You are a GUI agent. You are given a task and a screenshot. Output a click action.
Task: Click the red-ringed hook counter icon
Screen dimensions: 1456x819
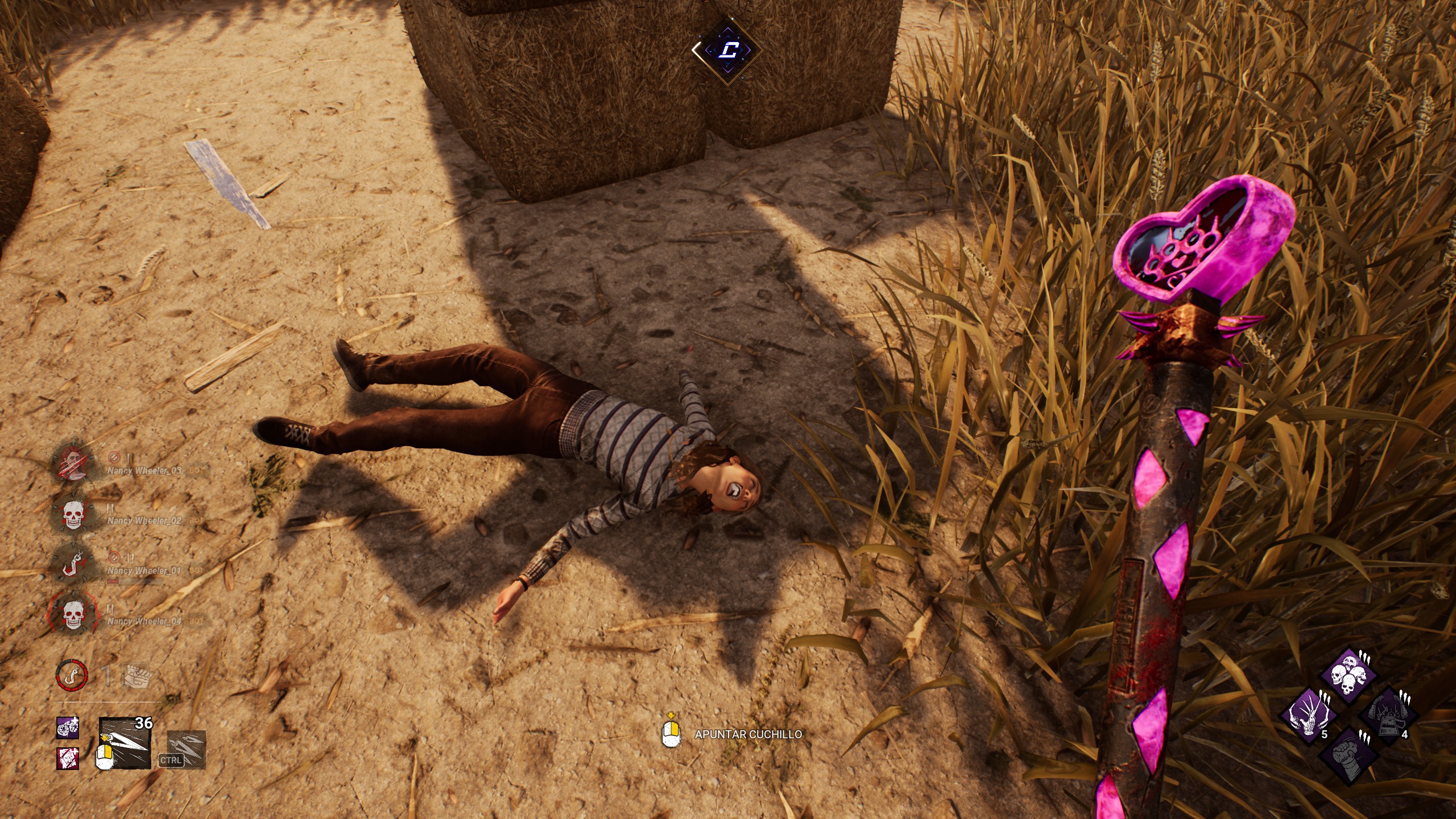pyautogui.click(x=72, y=675)
